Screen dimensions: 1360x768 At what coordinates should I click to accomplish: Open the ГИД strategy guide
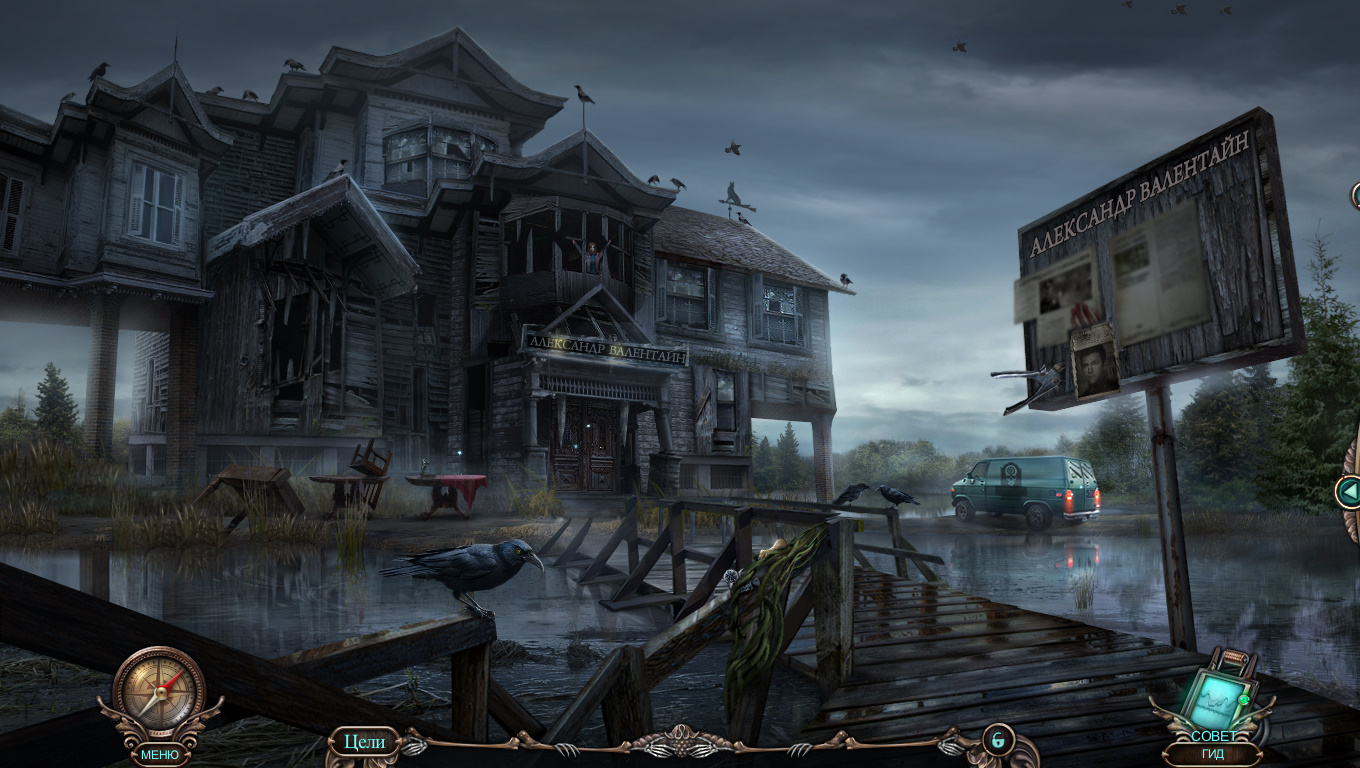pos(1213,754)
